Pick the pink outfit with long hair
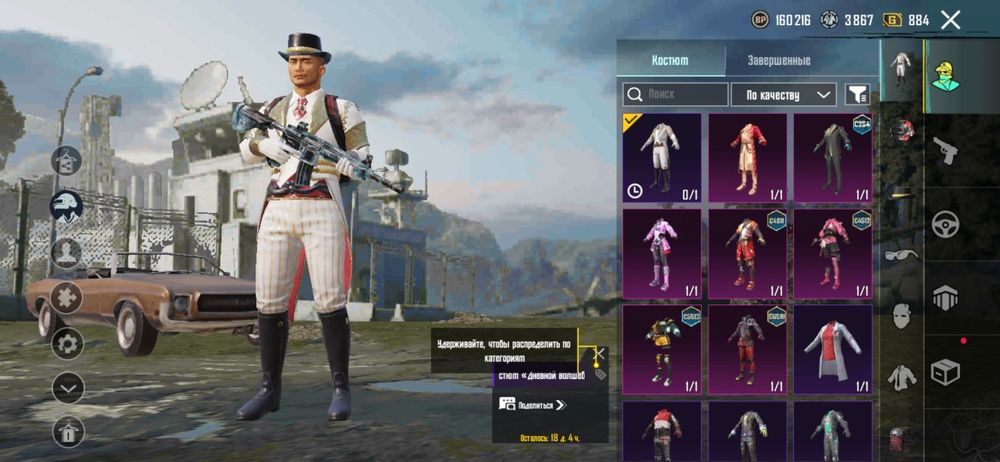Image resolution: width=1000 pixels, height=462 pixels. [x=661, y=252]
